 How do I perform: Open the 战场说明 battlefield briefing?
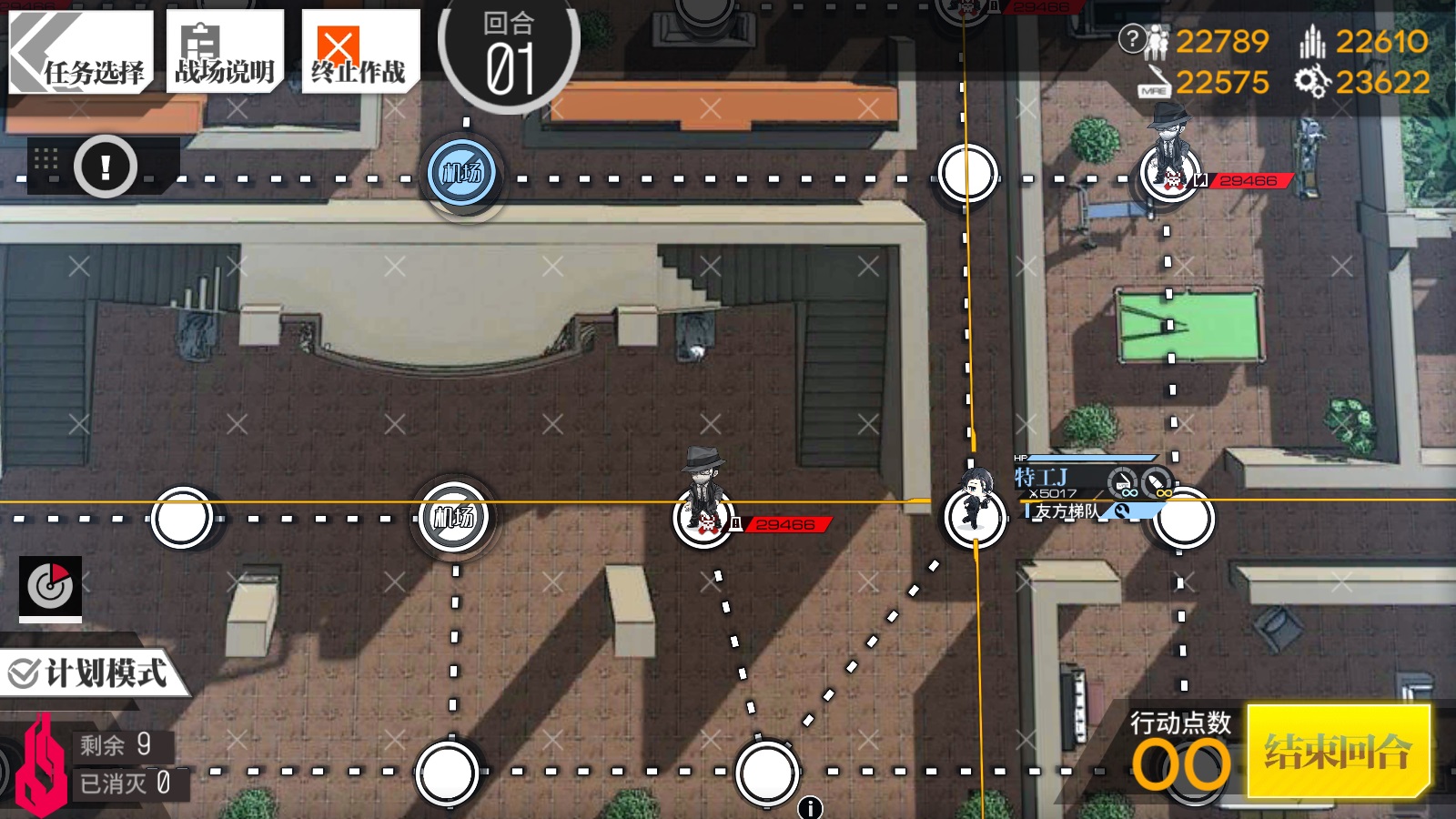point(225,52)
